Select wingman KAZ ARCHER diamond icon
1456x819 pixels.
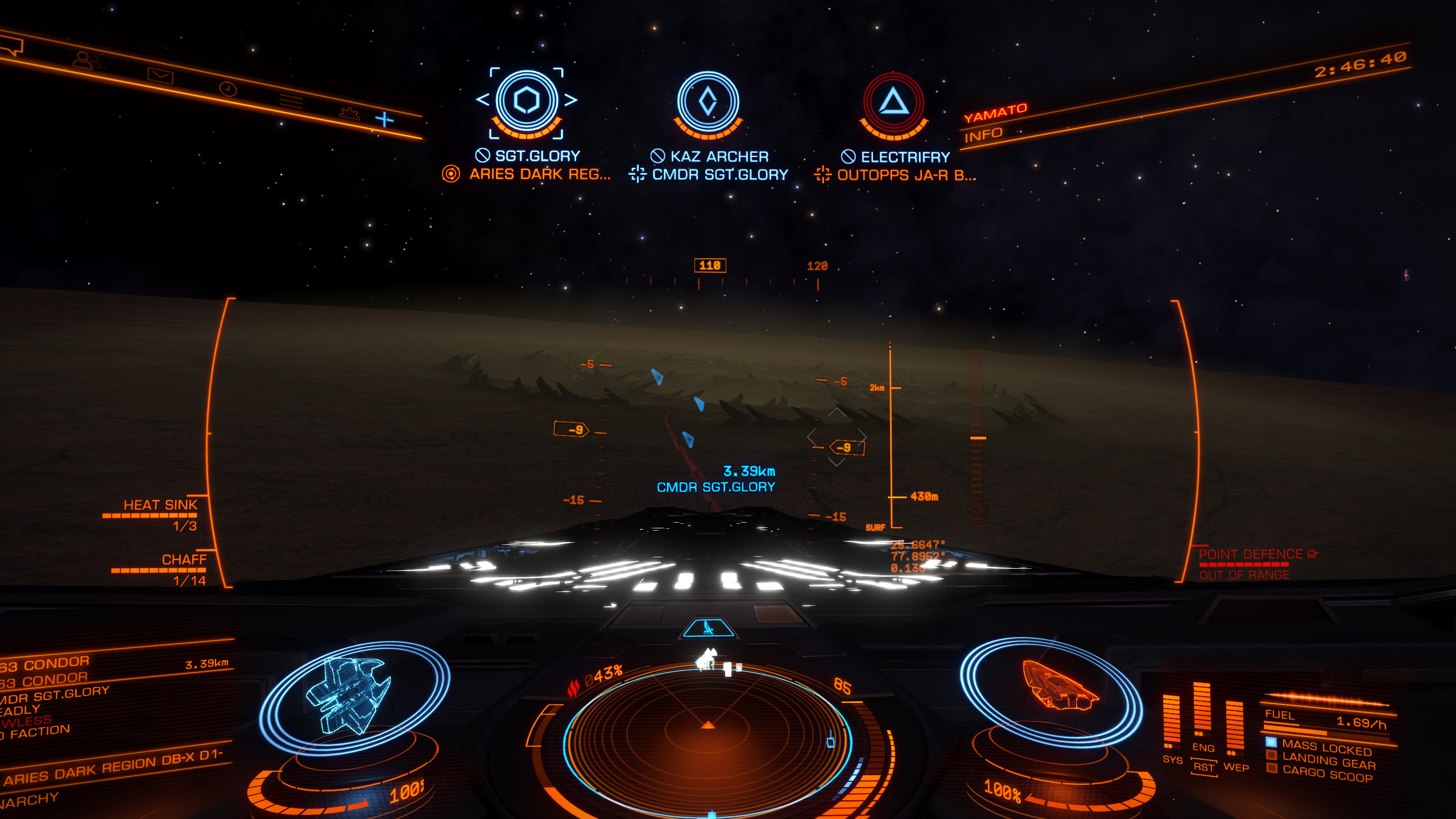tap(708, 102)
